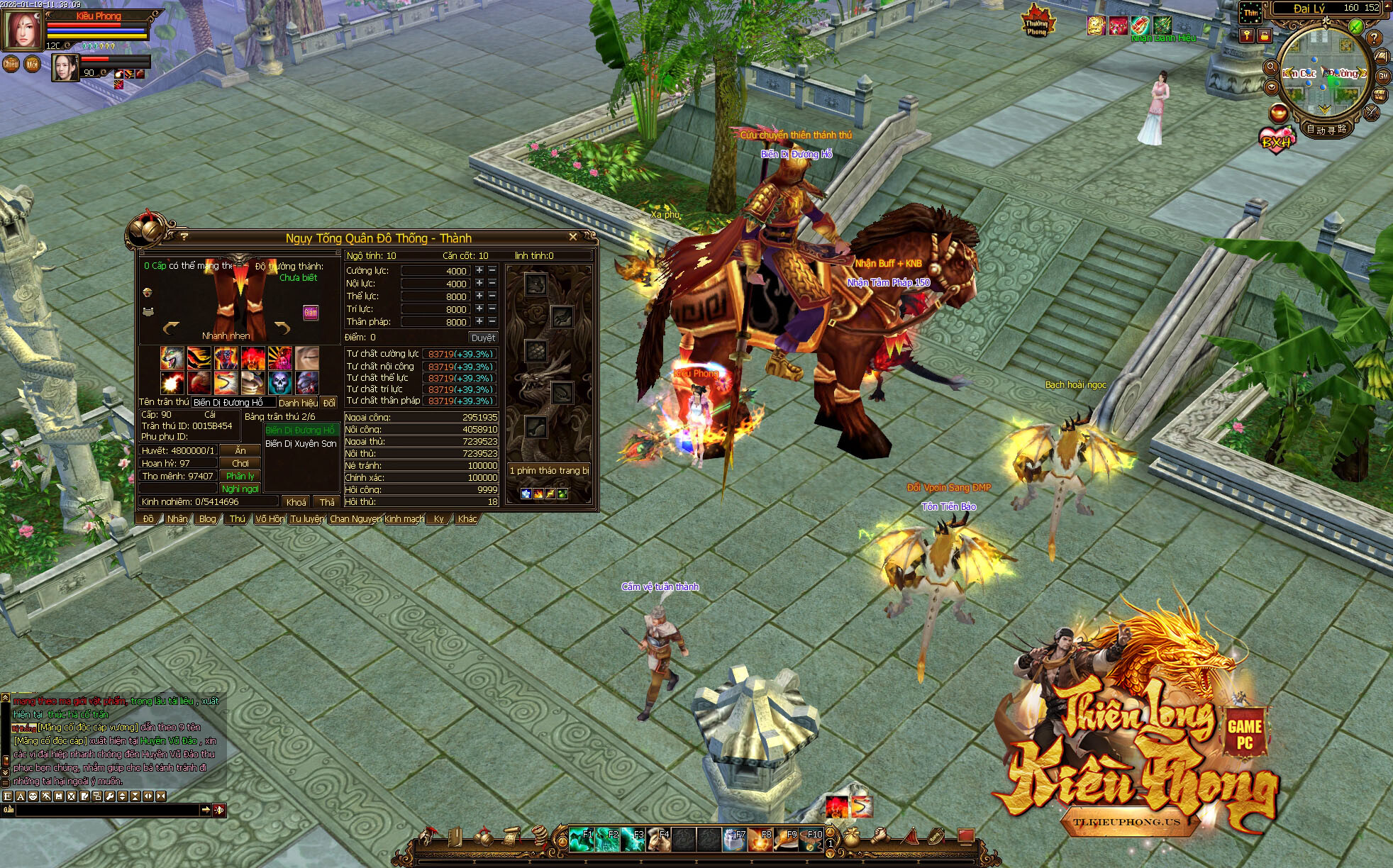Confirm stat points with the Duyệt button

(x=483, y=338)
